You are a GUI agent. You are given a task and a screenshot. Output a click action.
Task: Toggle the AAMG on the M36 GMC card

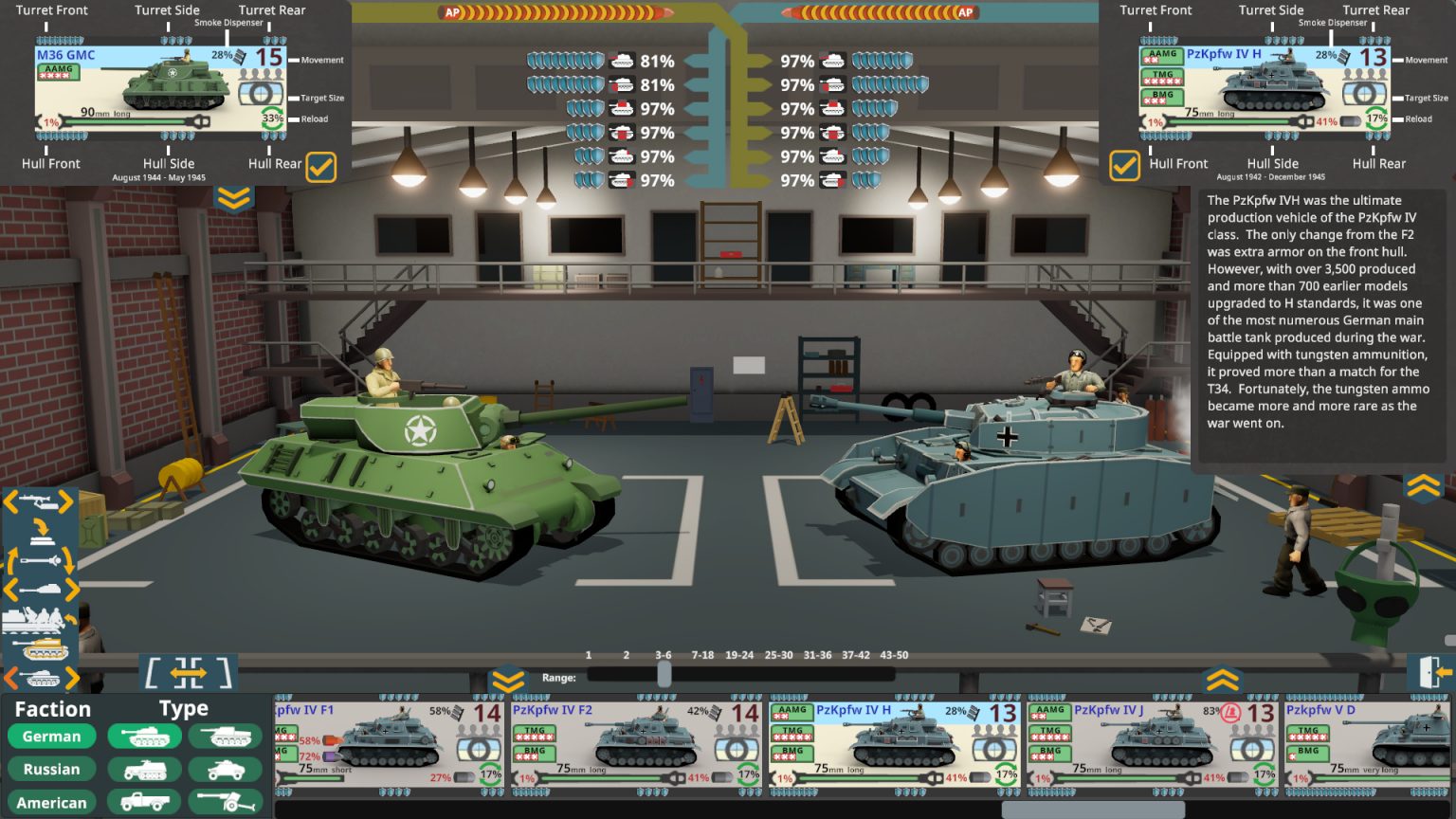(59, 70)
